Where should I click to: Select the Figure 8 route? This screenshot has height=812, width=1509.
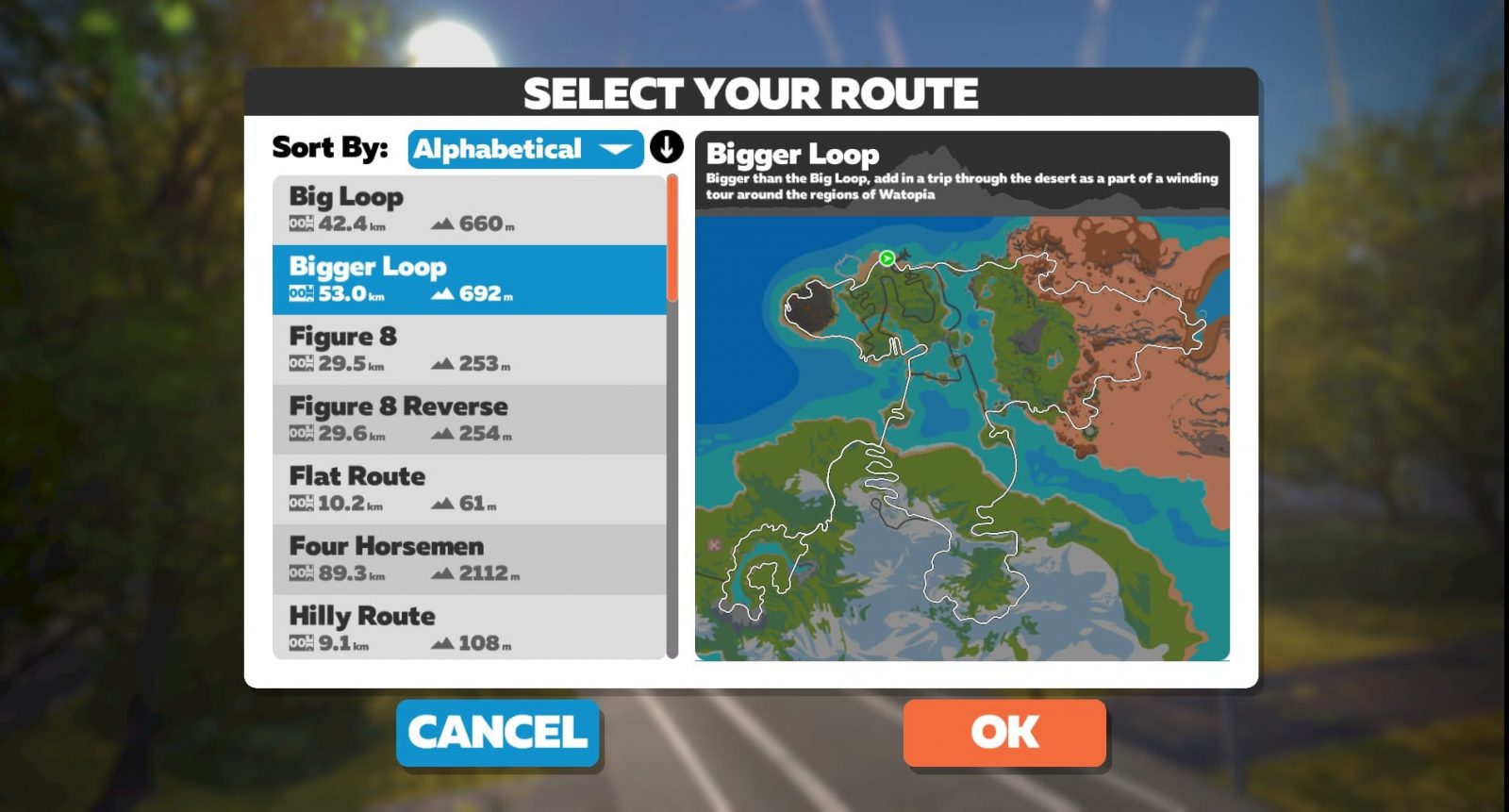[x=469, y=349]
